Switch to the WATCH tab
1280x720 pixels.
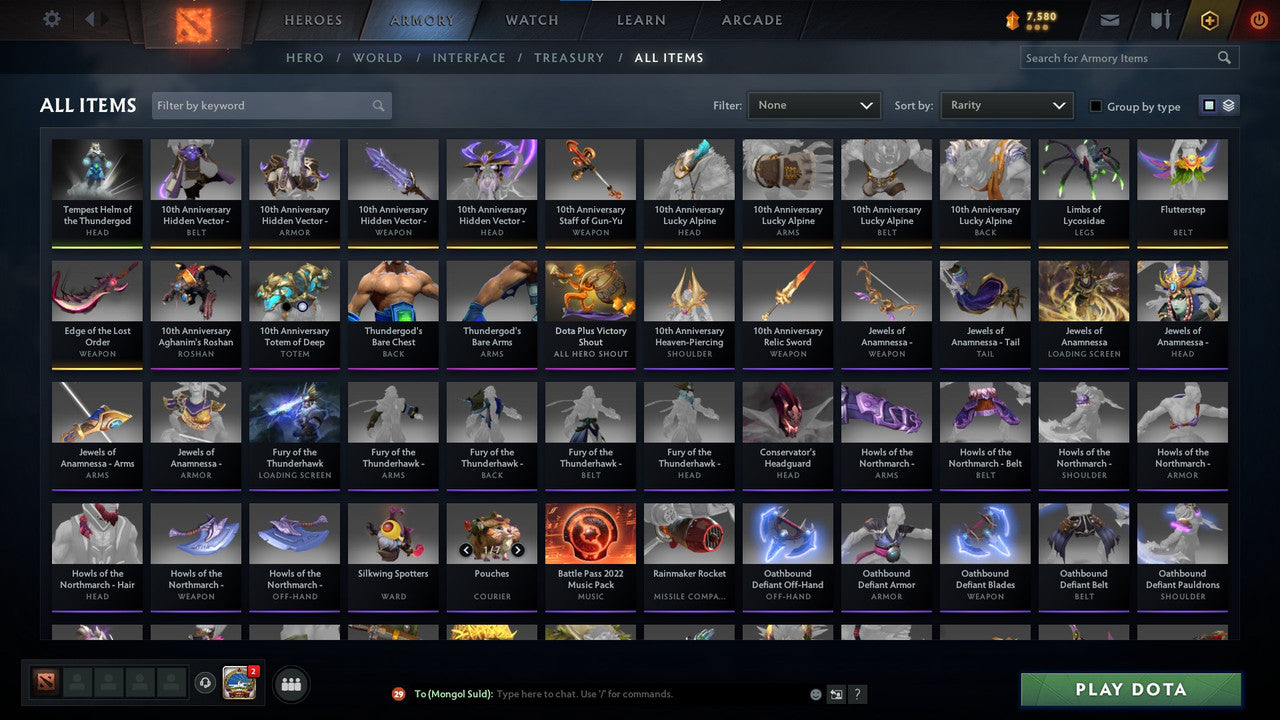tap(531, 19)
